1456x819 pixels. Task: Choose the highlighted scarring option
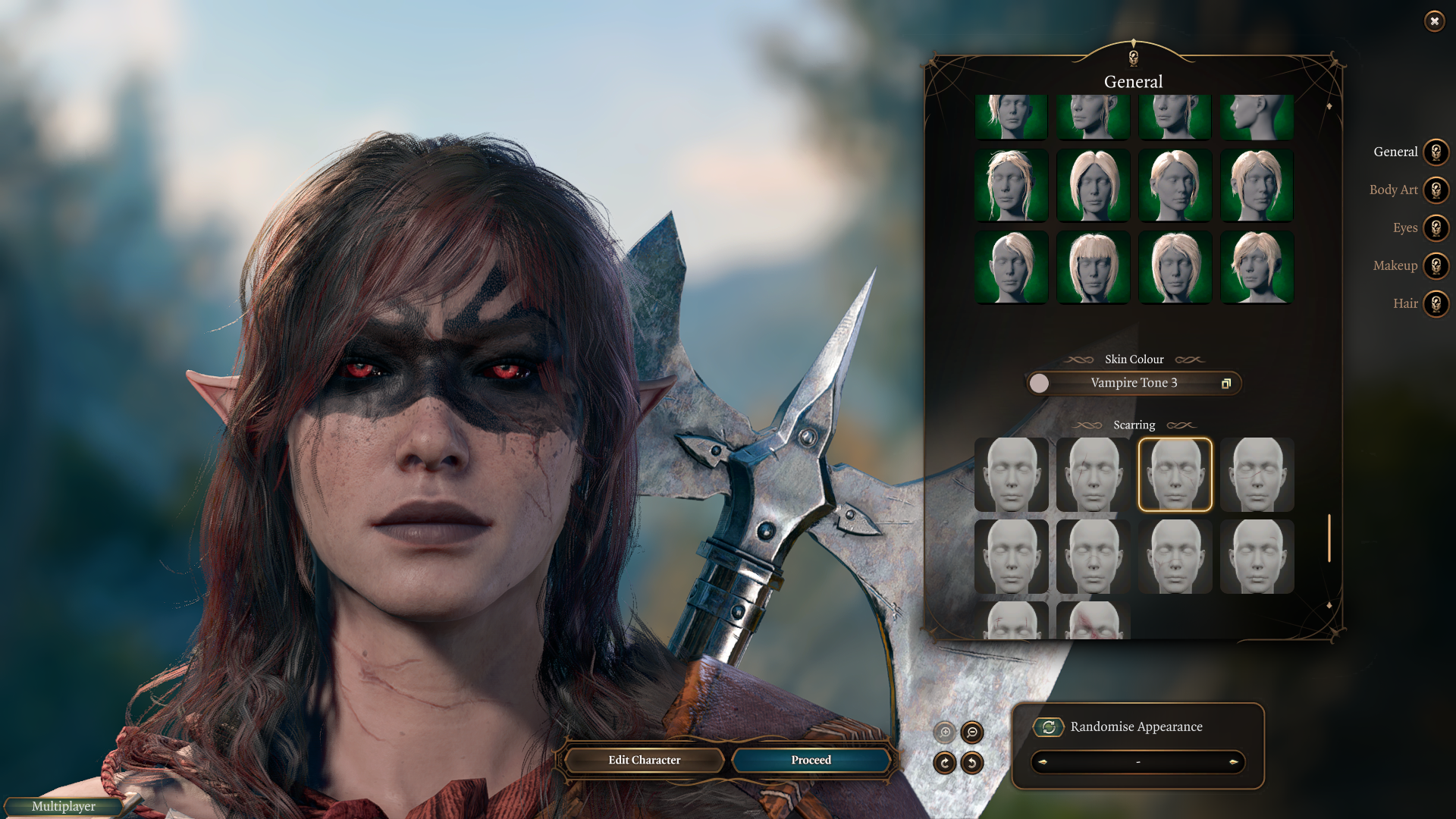(1175, 475)
